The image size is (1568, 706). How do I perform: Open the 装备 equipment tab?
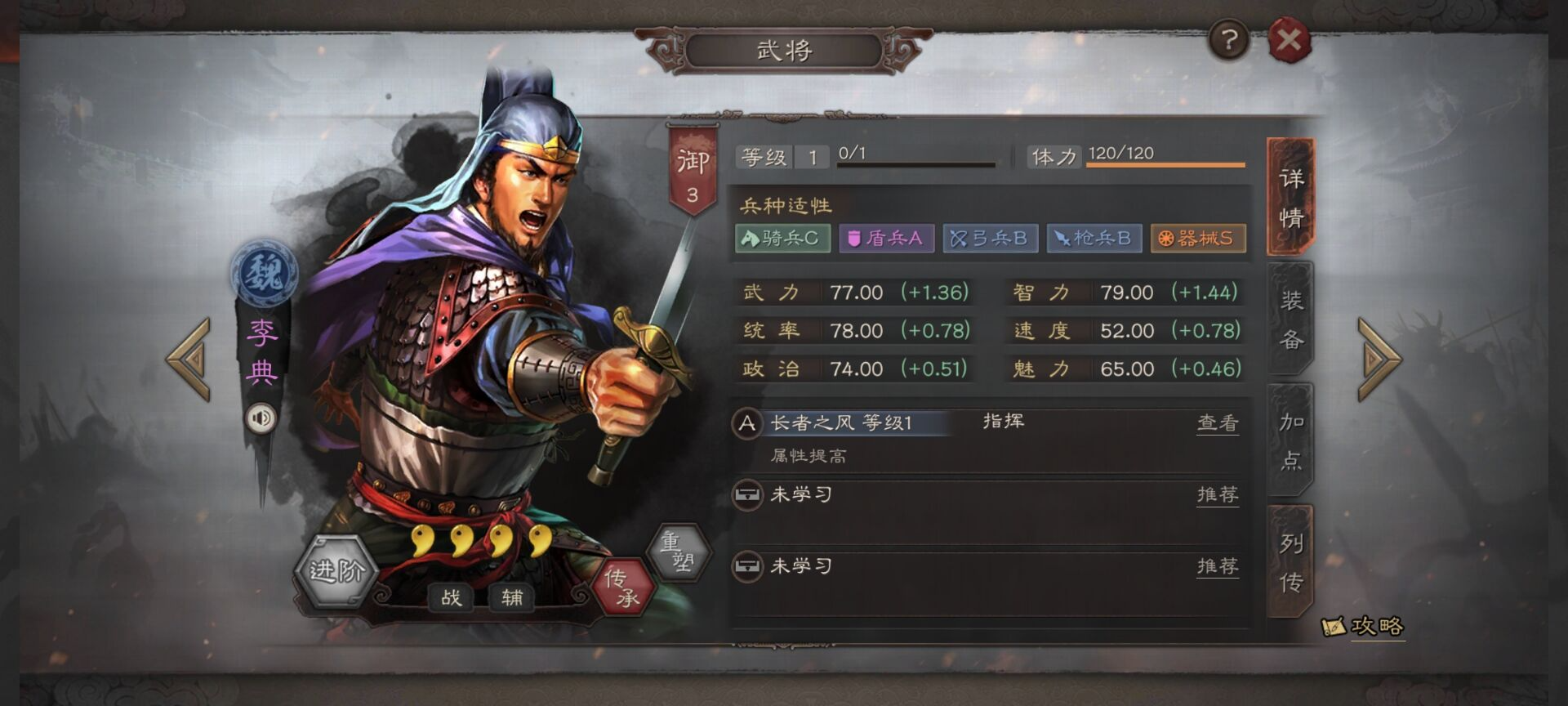(1290, 319)
